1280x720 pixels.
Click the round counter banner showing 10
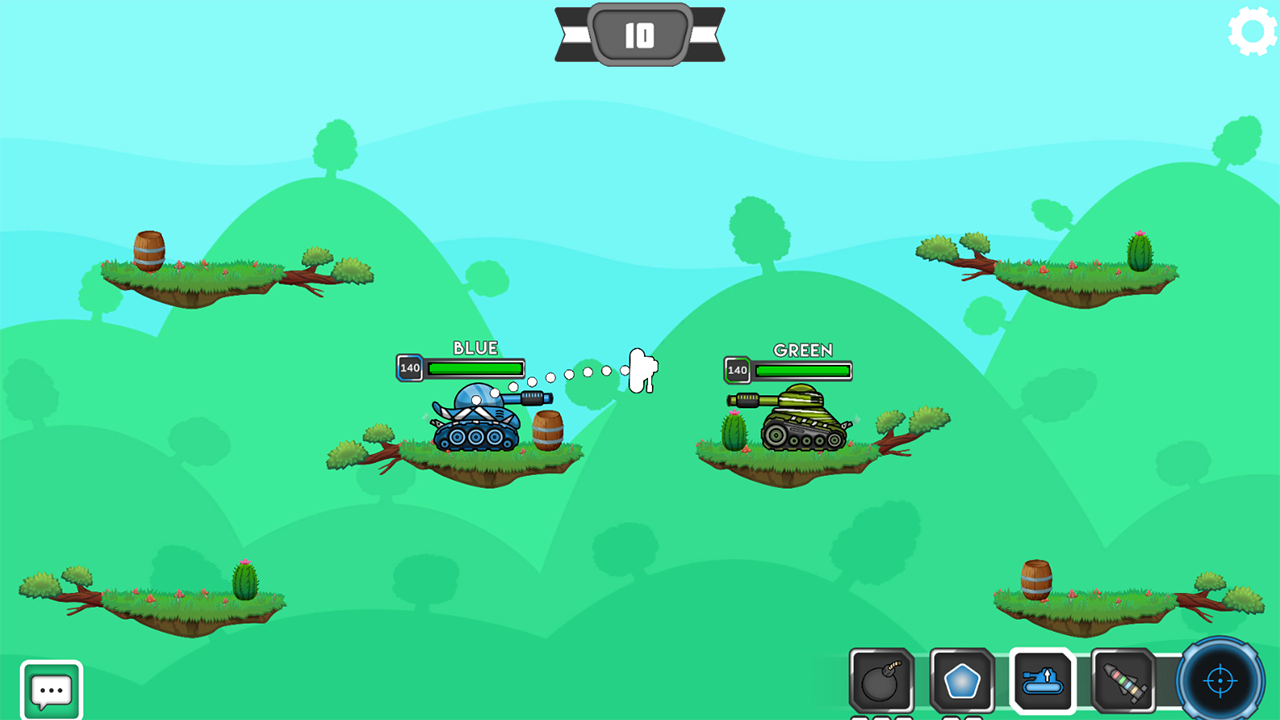pos(640,33)
